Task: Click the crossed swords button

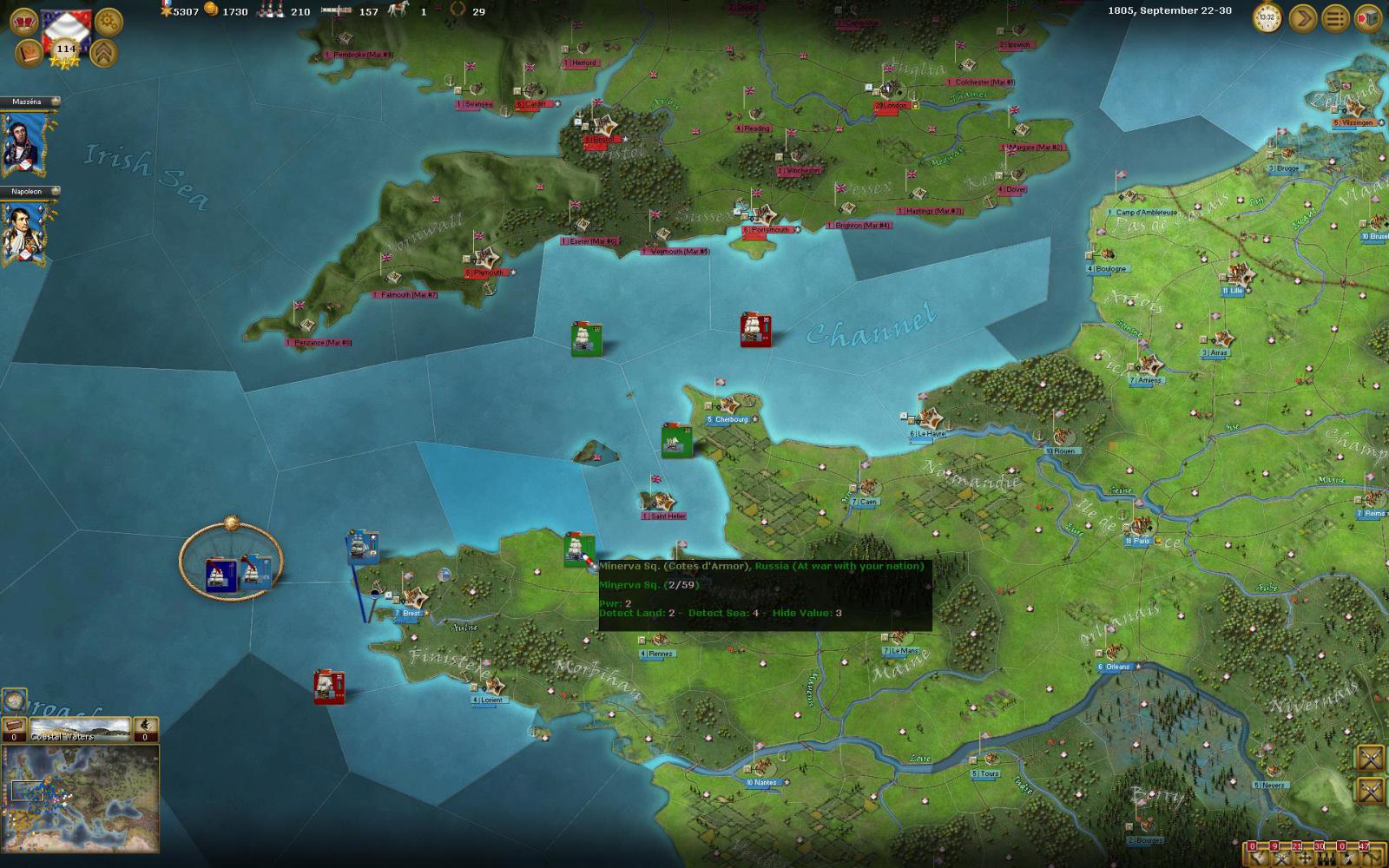Action: click(1371, 758)
